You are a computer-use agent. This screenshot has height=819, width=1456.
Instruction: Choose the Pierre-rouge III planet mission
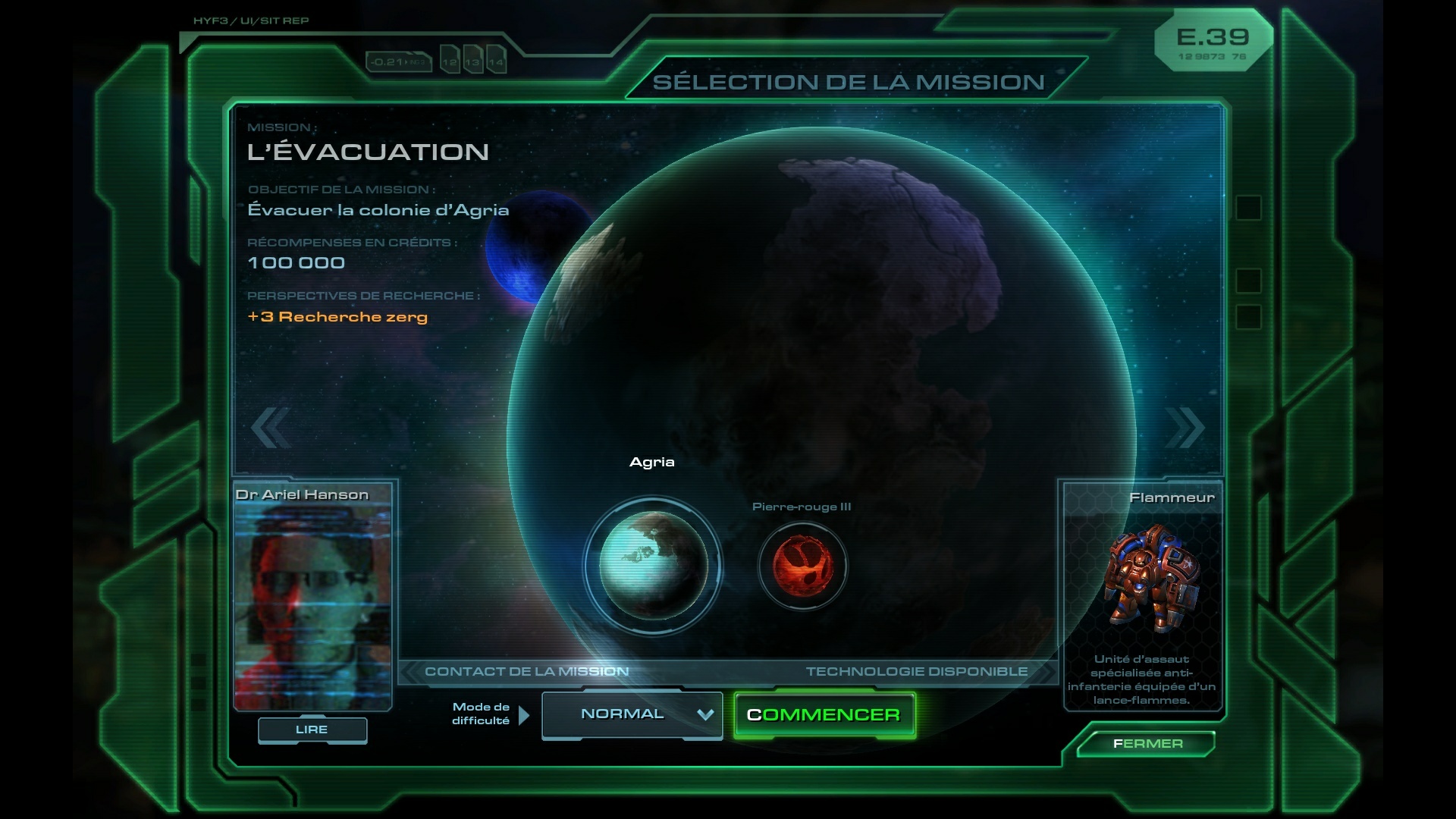click(802, 566)
